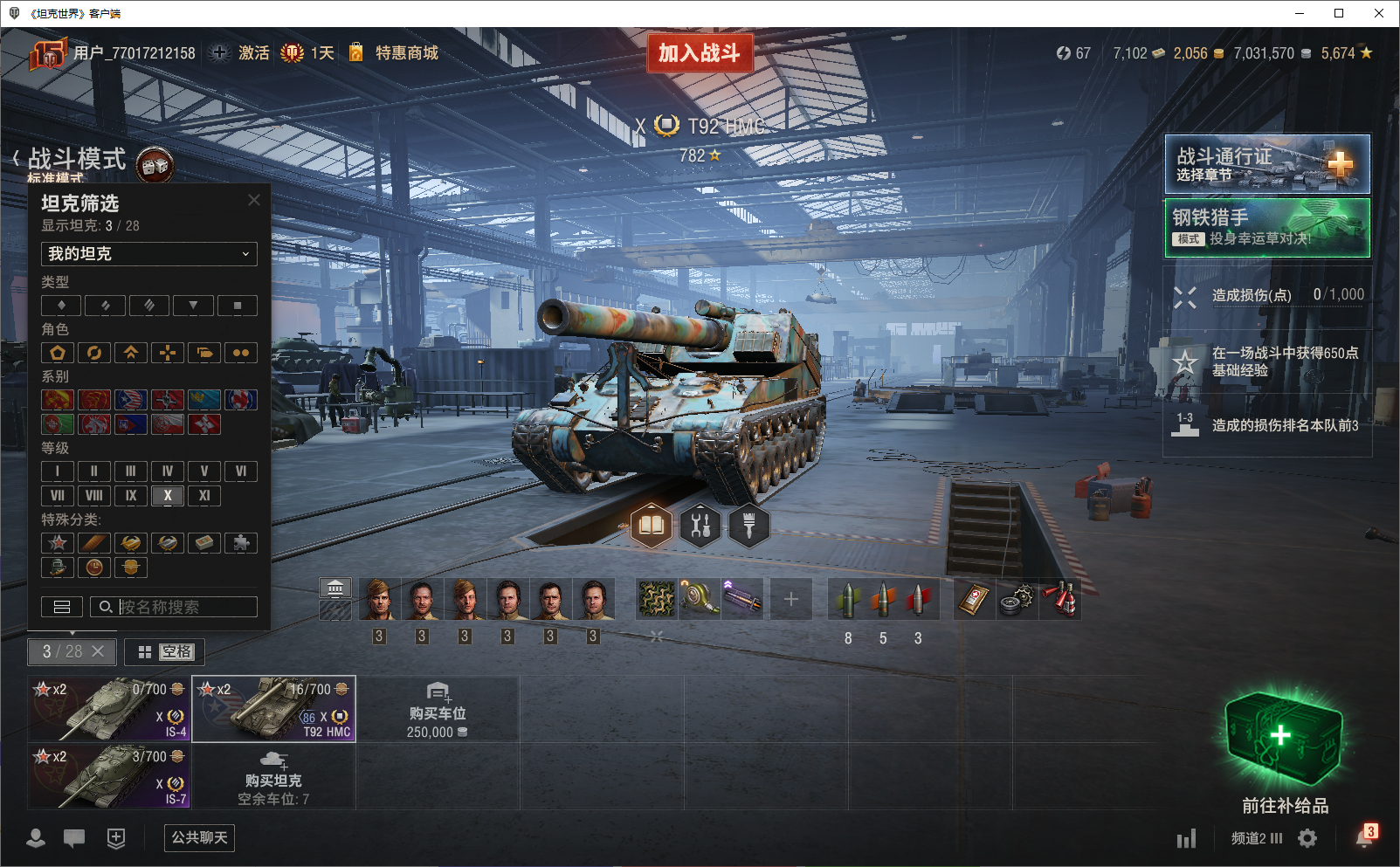
Task: Open the settings gear icon
Action: [x=1307, y=838]
